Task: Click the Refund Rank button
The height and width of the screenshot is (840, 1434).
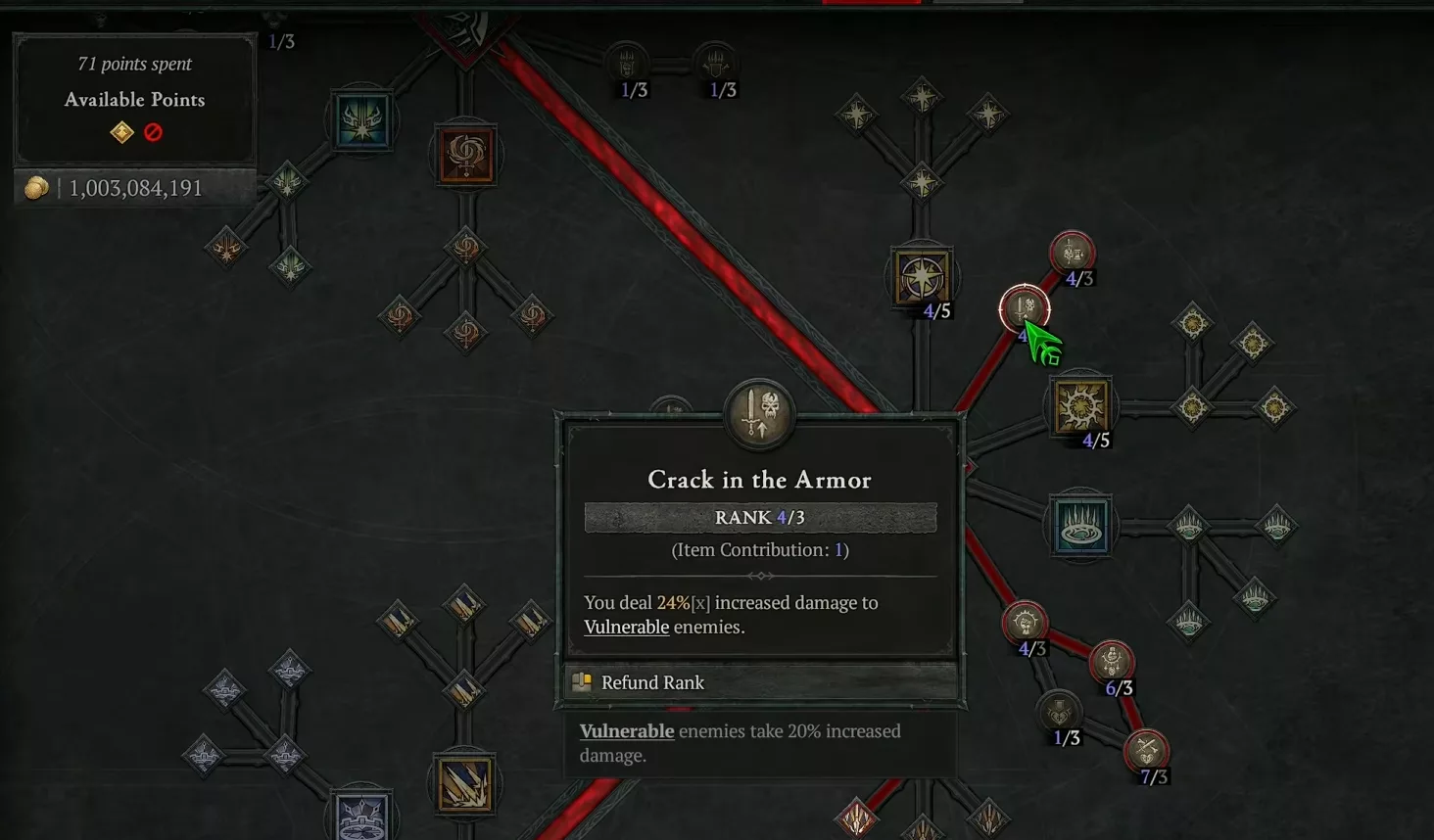Action: click(x=652, y=682)
